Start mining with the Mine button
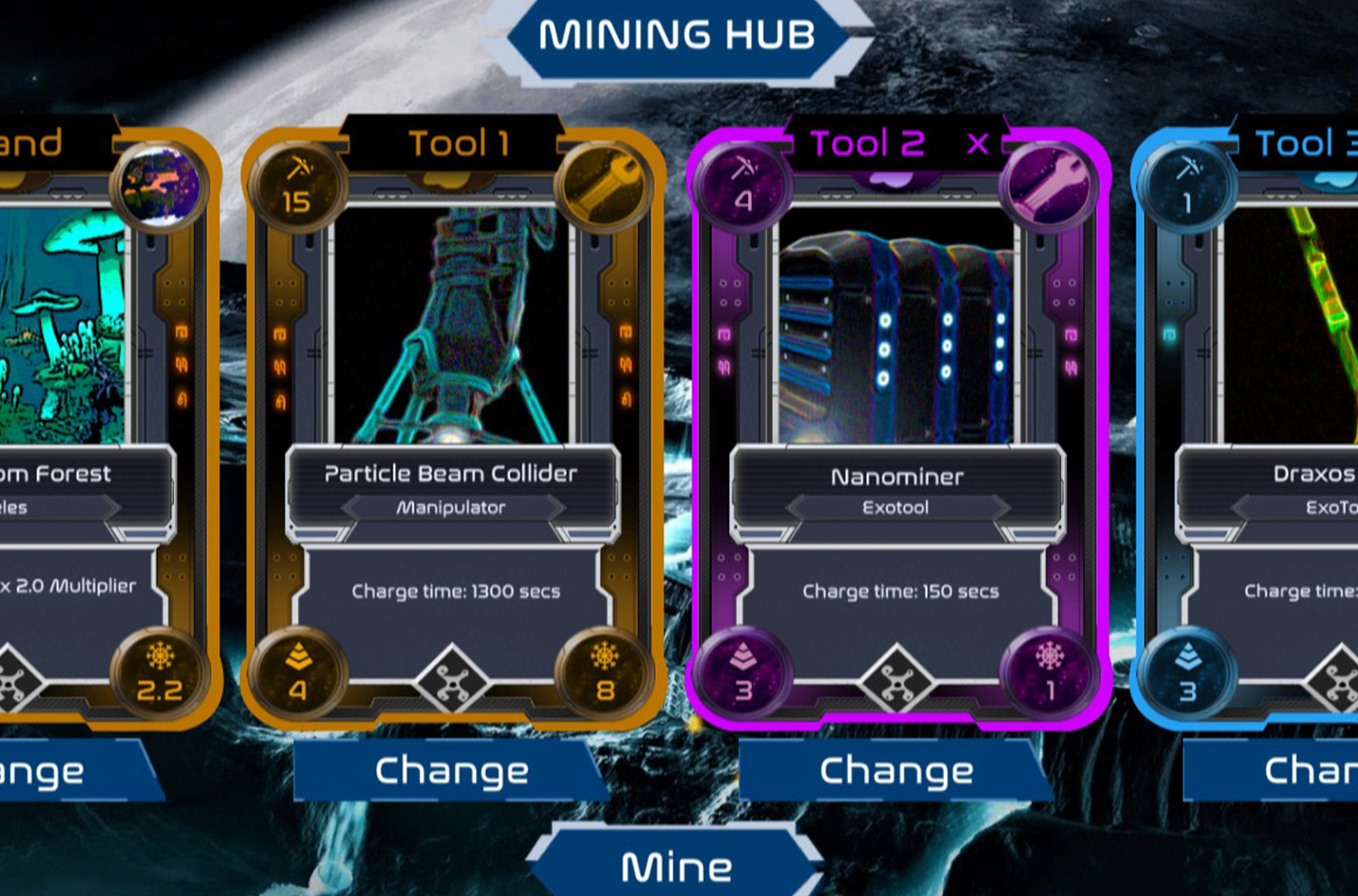The width and height of the screenshot is (1358, 896). pyautogui.click(x=676, y=866)
